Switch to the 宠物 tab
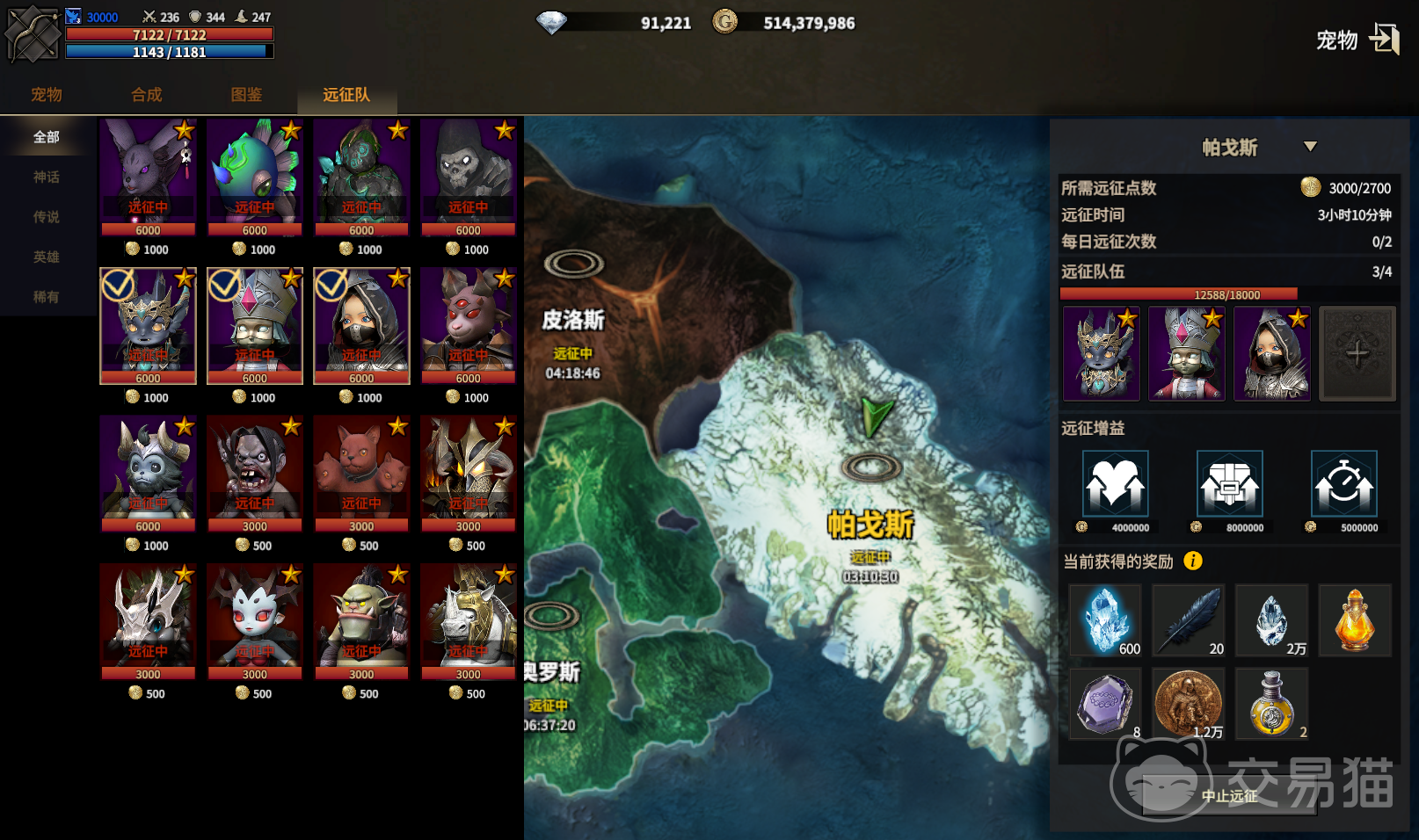Screen dimensions: 1419x840 (47, 95)
